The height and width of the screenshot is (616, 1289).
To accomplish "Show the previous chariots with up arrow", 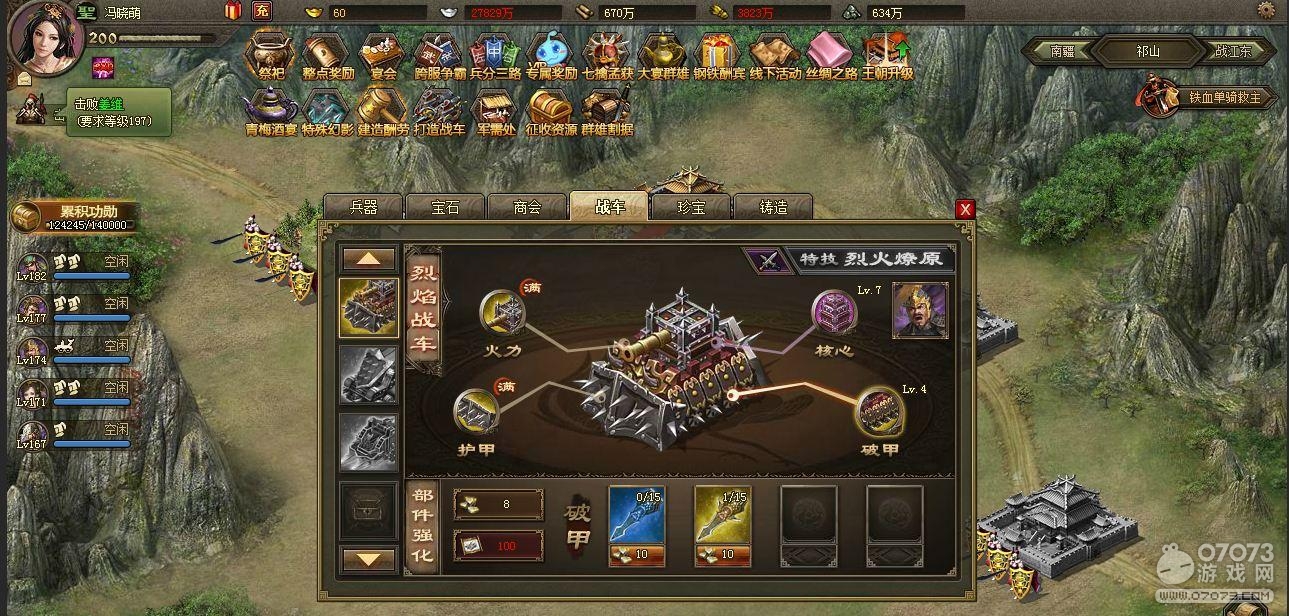I will click(x=369, y=259).
